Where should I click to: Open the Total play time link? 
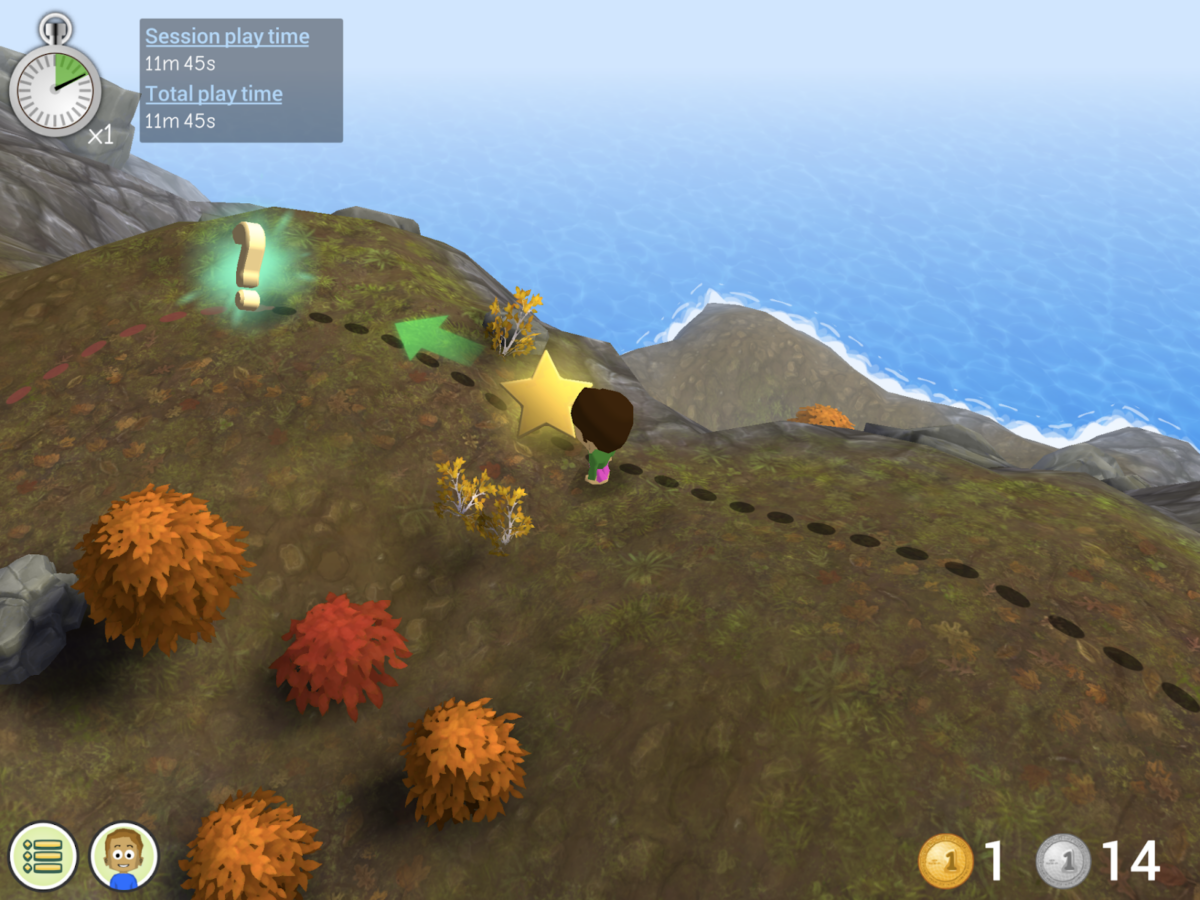[214, 94]
